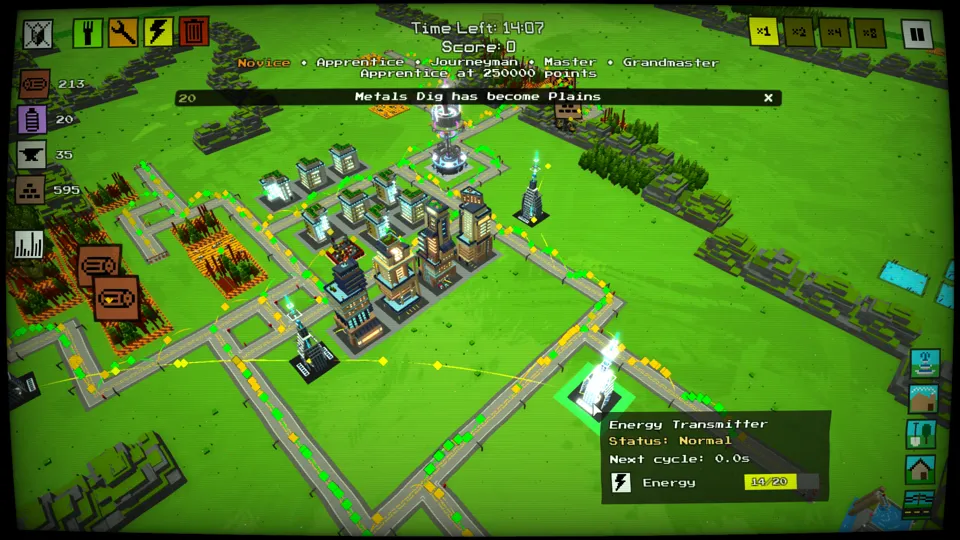The width and height of the screenshot is (960, 540).
Task: Click the anvil metal resource icon
Action: click(x=32, y=155)
